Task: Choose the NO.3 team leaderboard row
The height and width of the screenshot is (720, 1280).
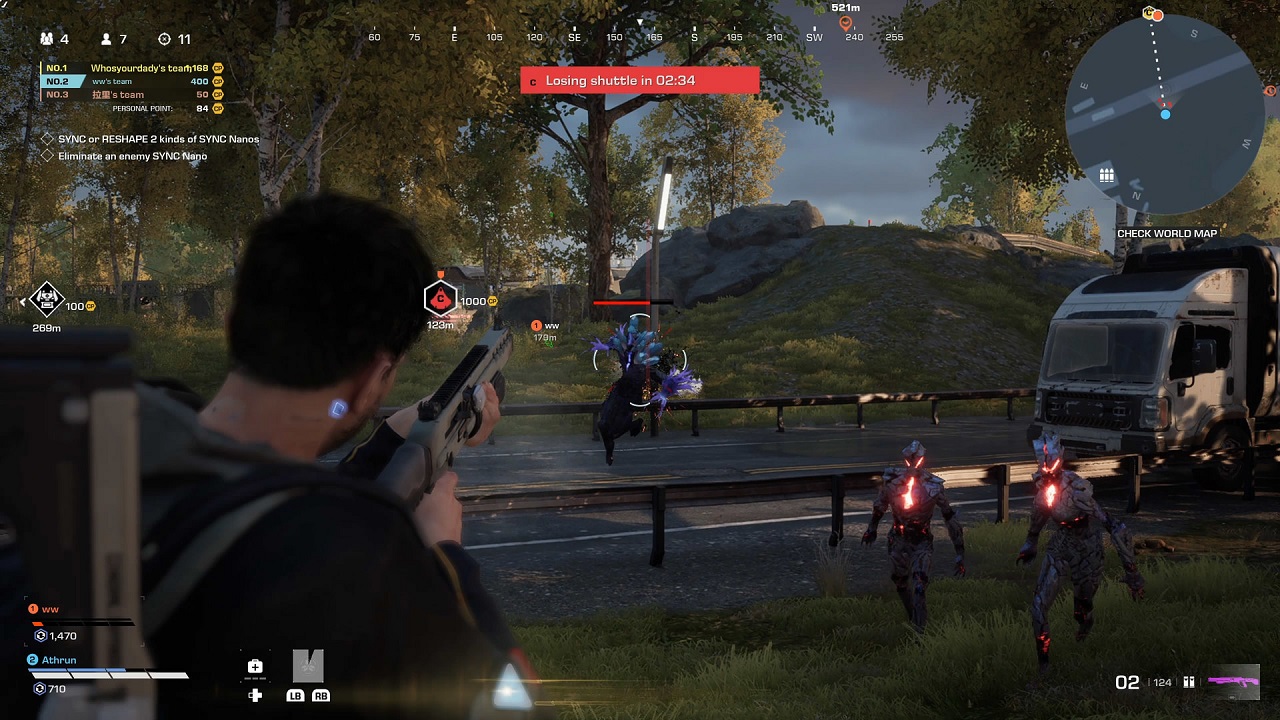Action: pos(131,95)
